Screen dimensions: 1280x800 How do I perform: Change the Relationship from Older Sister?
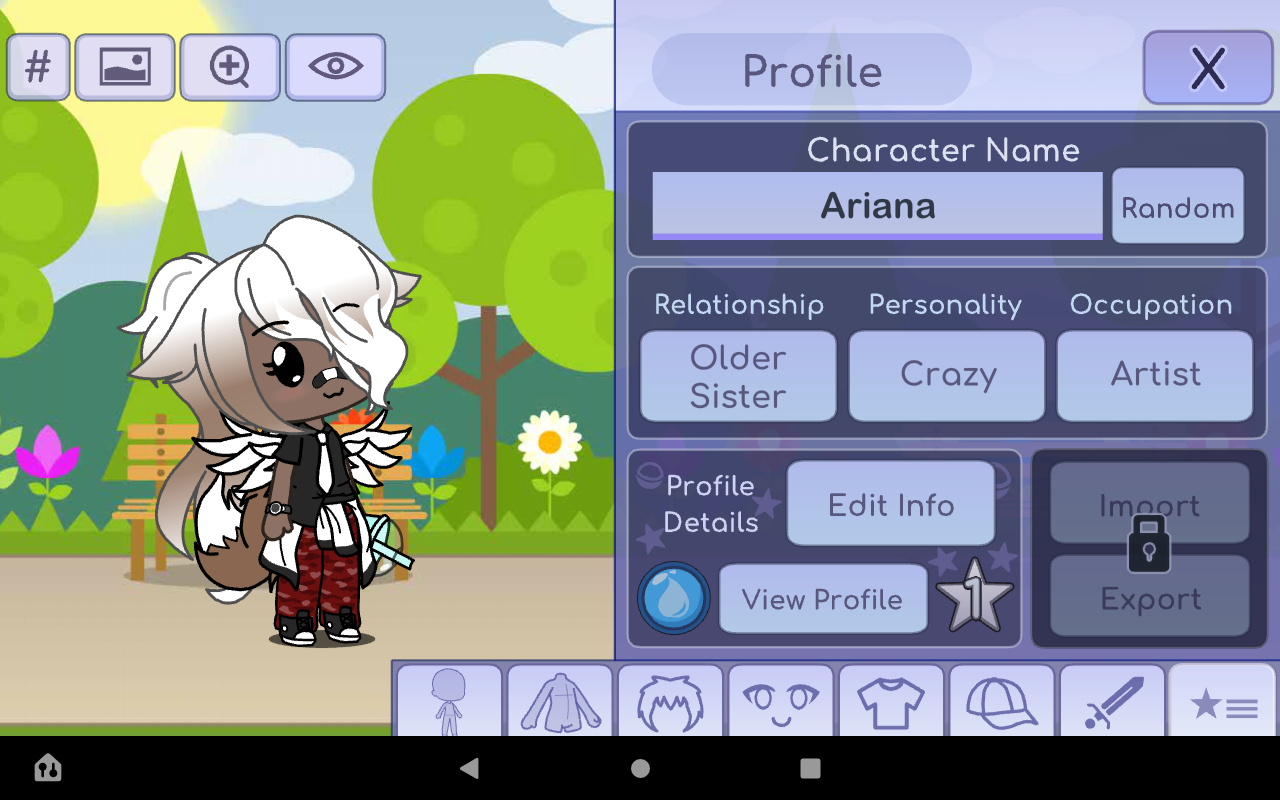tap(737, 376)
